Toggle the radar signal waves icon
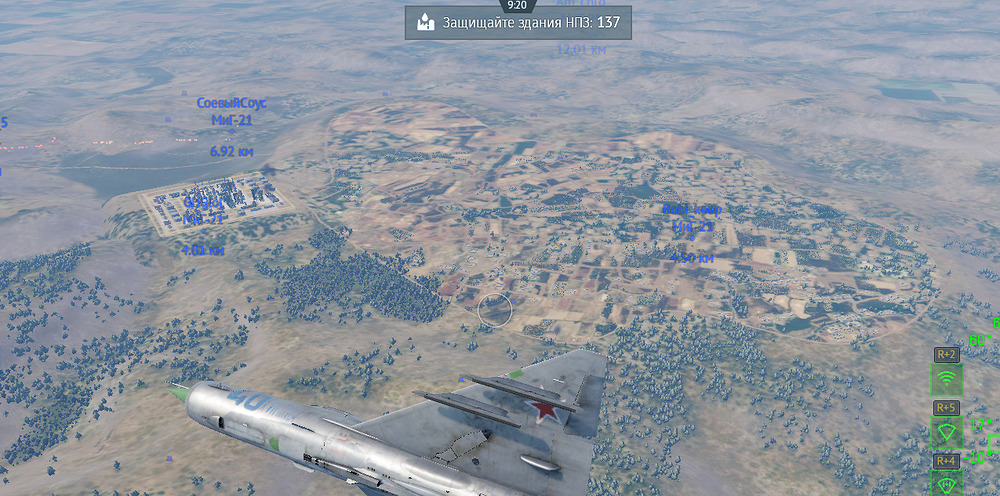Image resolution: width=1000 pixels, height=496 pixels. (946, 379)
